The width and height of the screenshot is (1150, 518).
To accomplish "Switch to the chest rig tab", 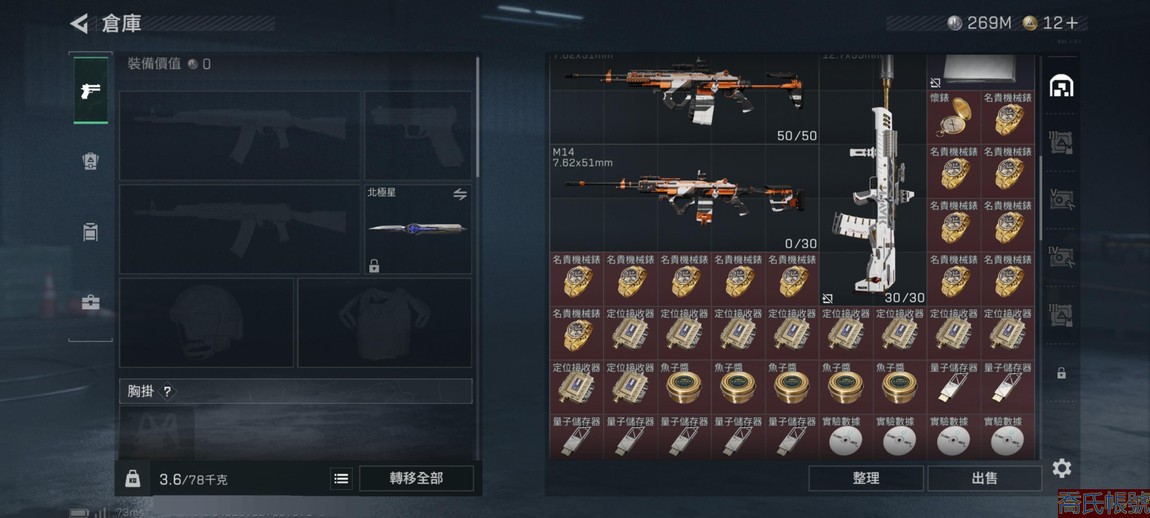I will tap(90, 232).
